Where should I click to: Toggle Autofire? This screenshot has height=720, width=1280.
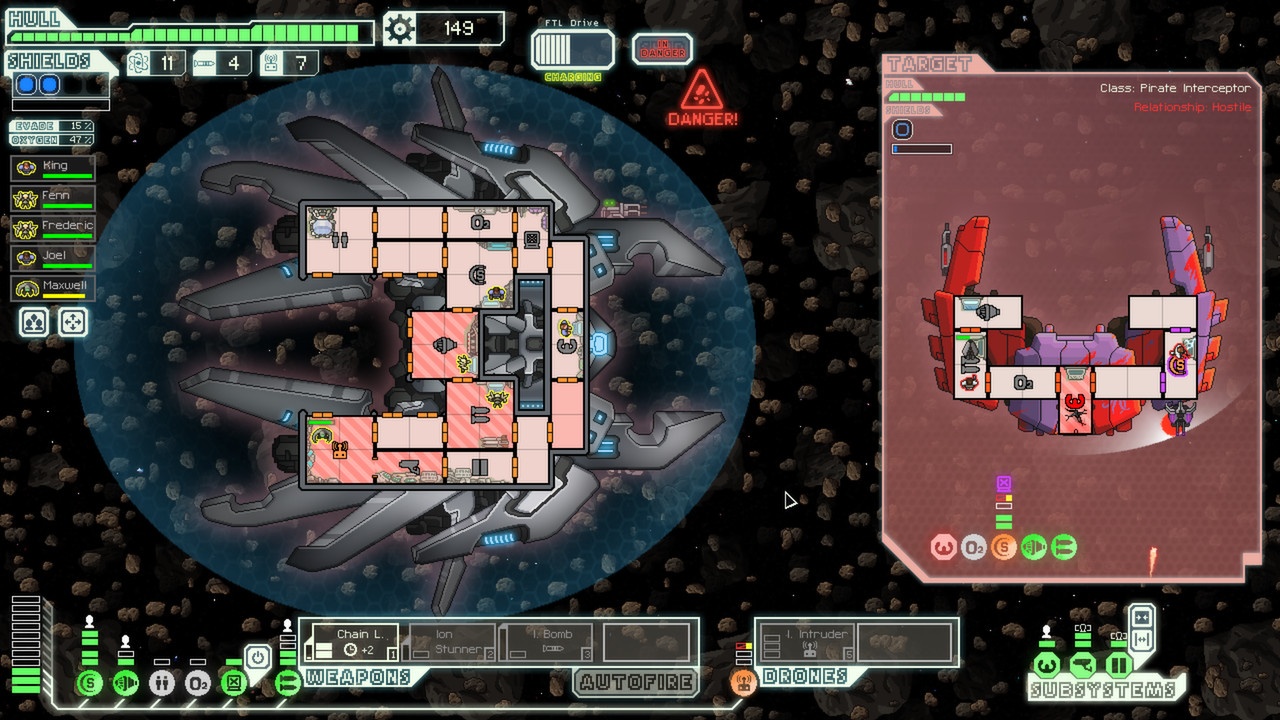tap(636, 683)
